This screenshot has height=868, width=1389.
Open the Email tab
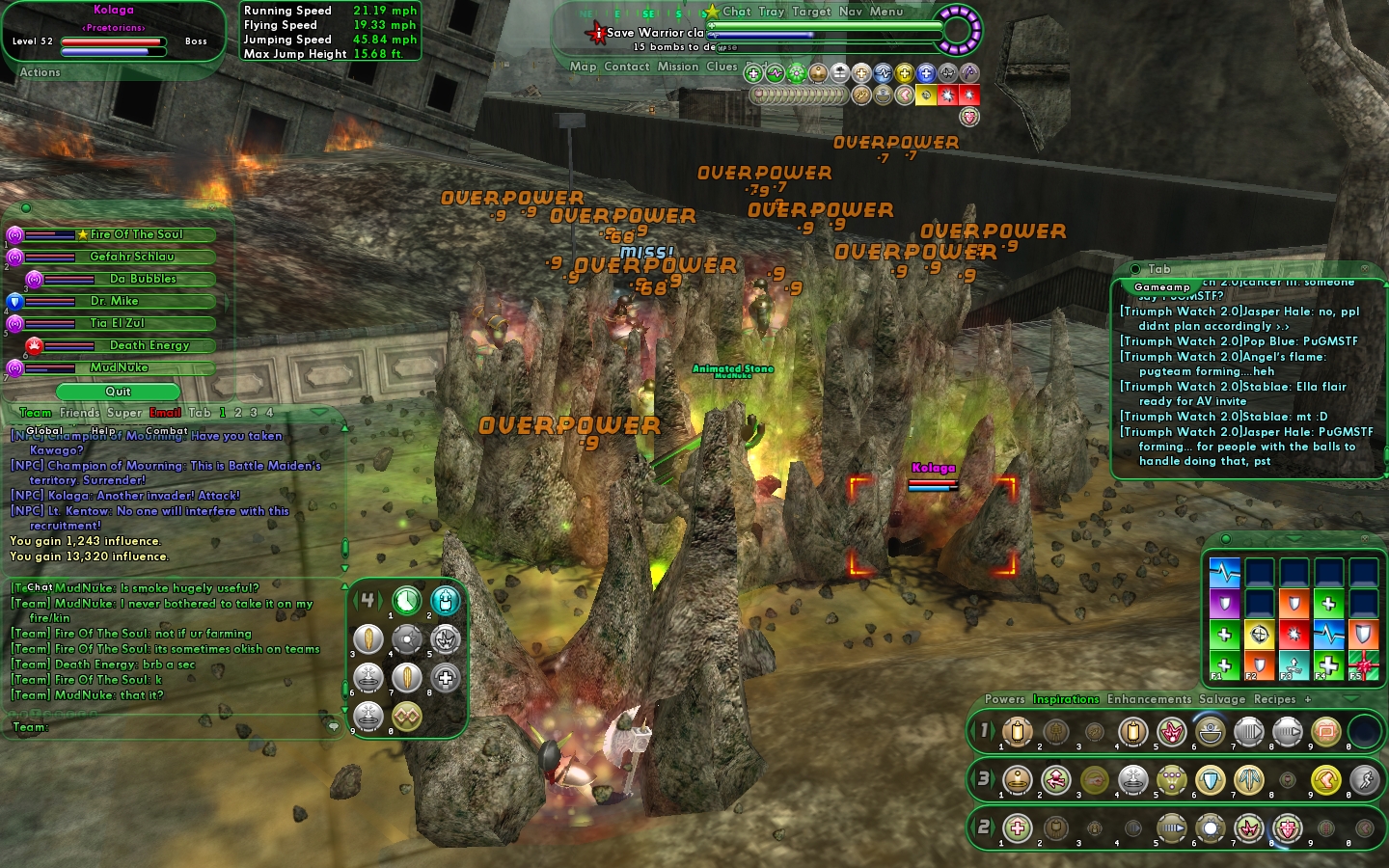[165, 413]
